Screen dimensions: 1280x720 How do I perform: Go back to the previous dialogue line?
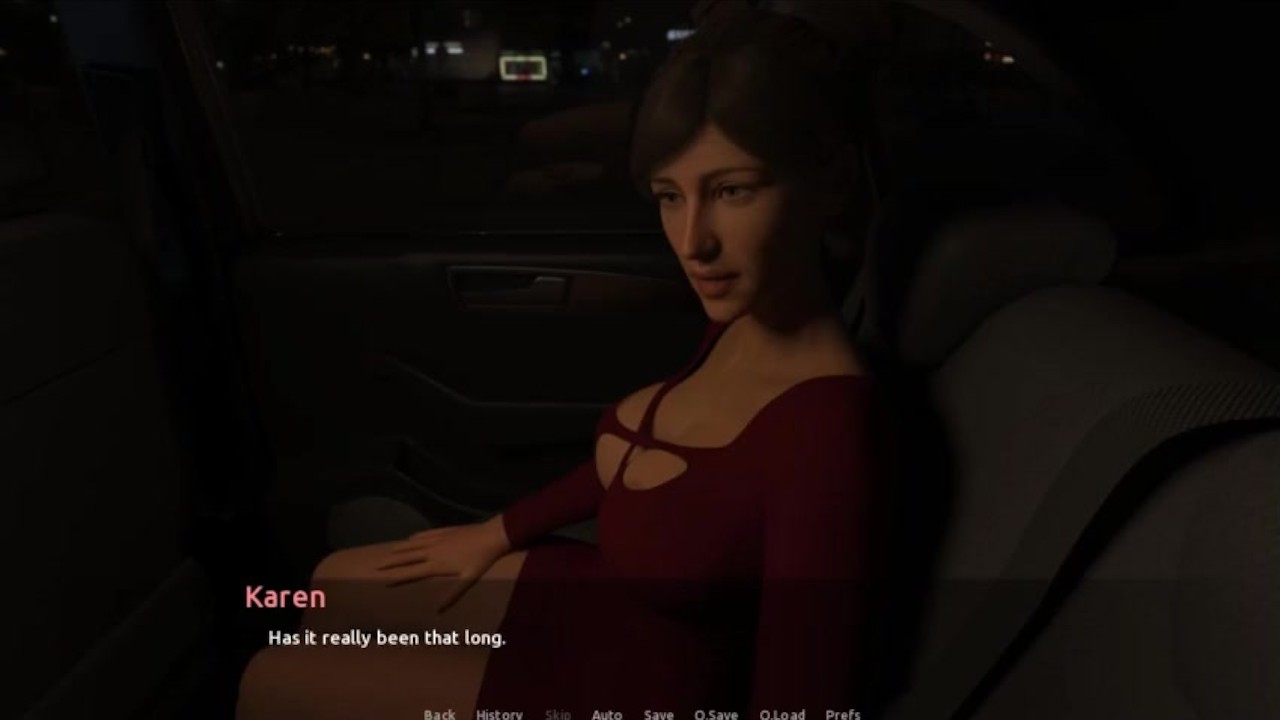[x=439, y=713]
